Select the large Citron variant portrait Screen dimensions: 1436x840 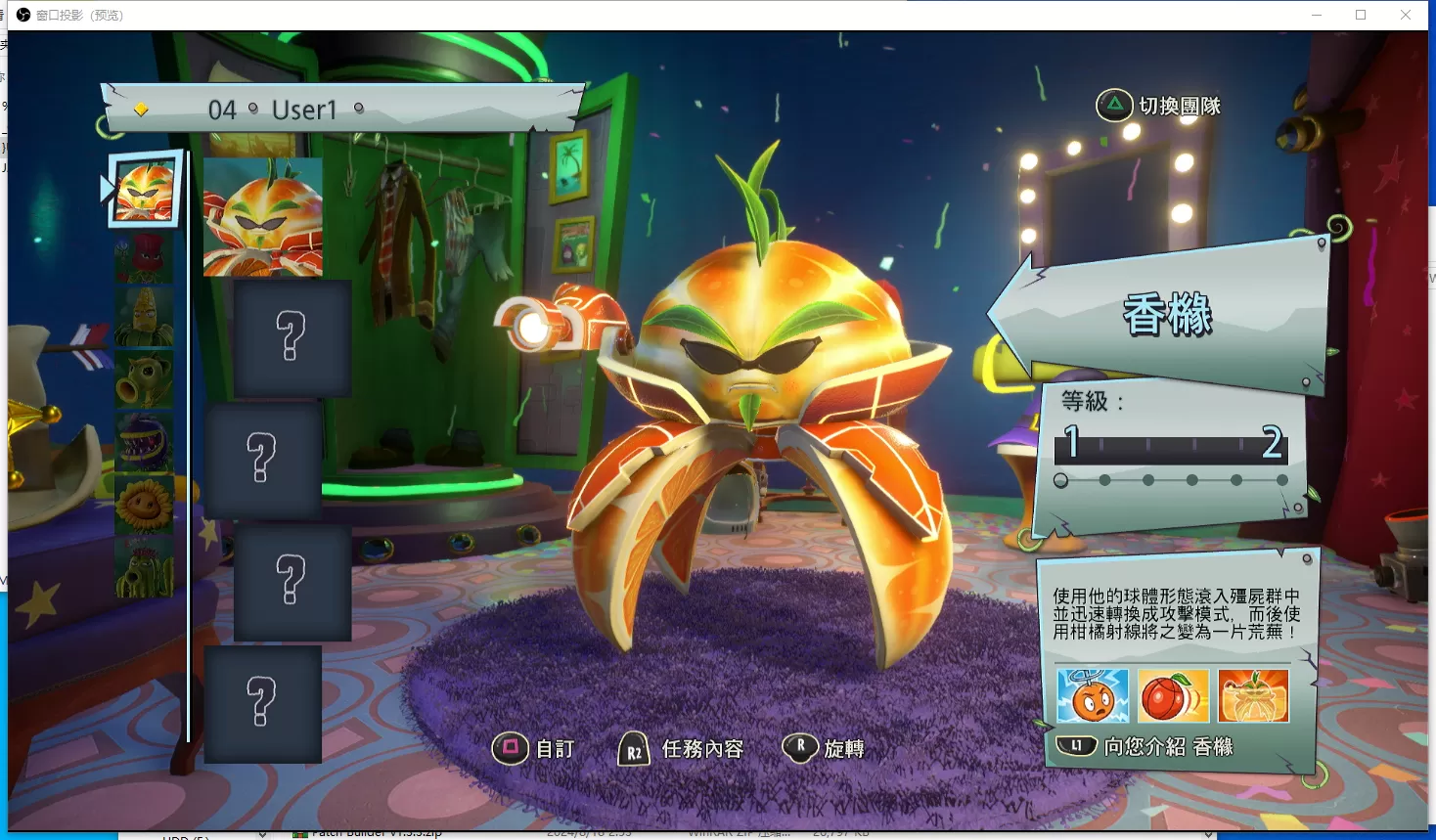click(x=262, y=217)
